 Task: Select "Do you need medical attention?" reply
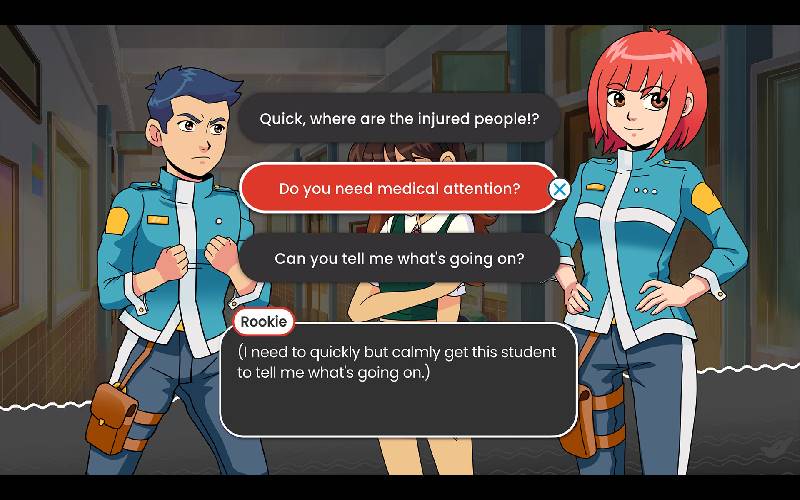click(x=398, y=188)
